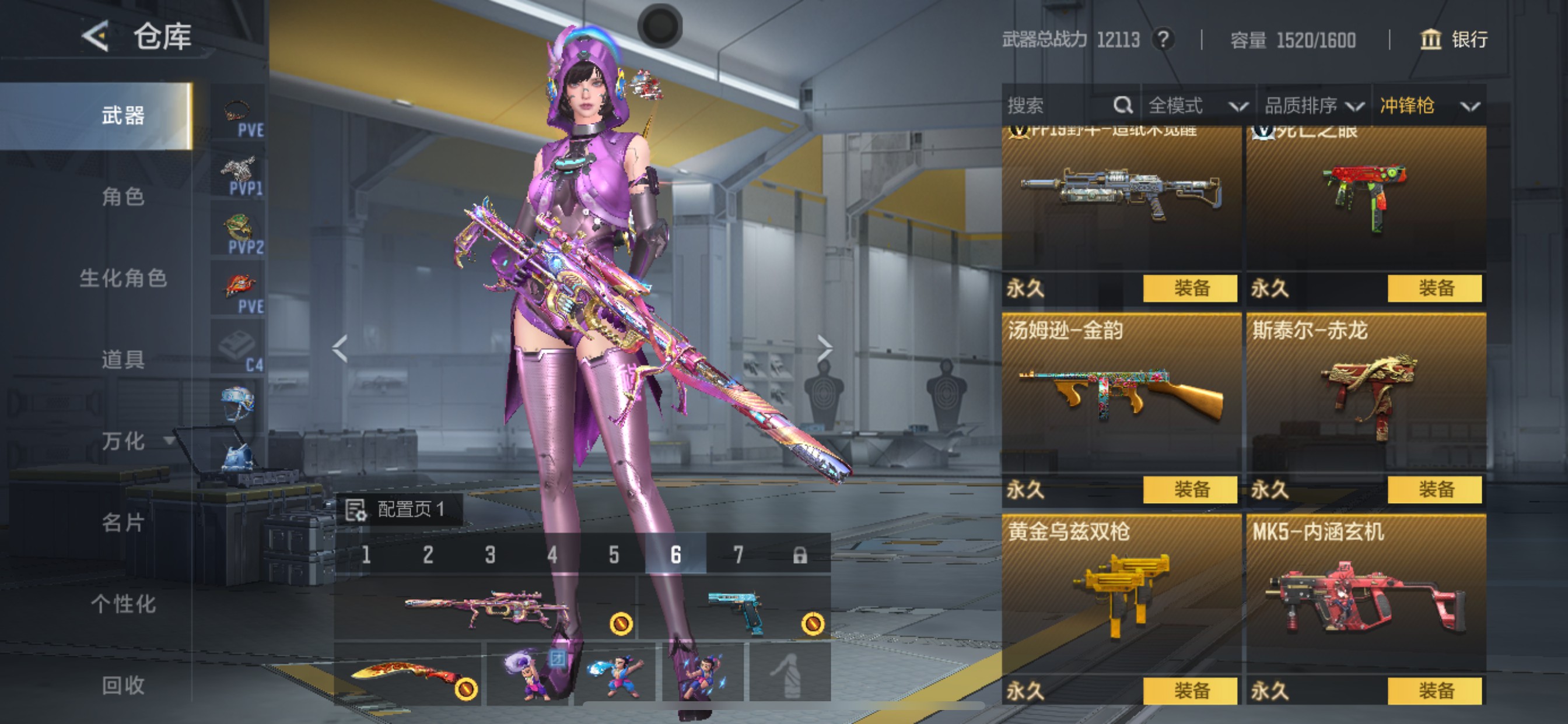The image size is (1568, 724).
Task: Go back from the 仓库 screen
Action: click(96, 37)
